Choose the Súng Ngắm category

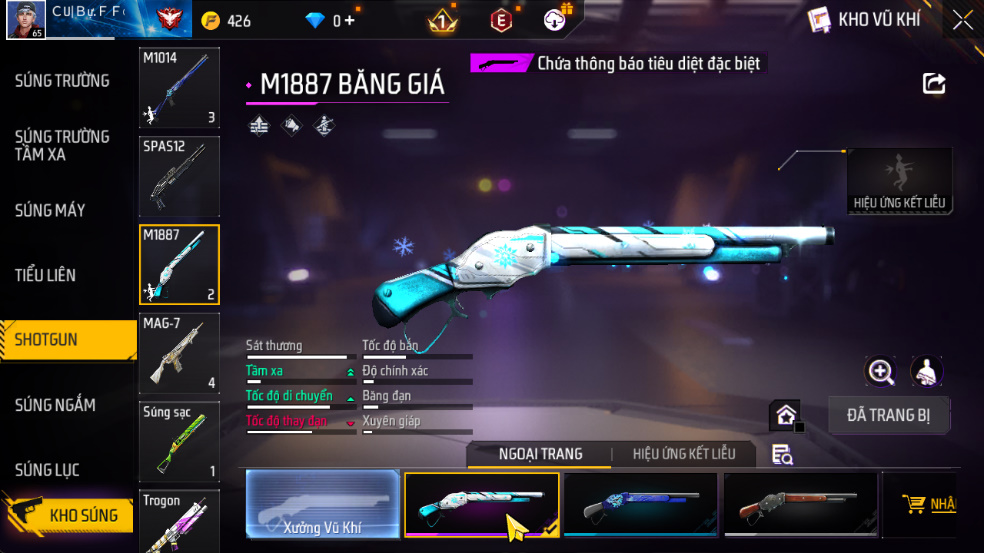55,405
